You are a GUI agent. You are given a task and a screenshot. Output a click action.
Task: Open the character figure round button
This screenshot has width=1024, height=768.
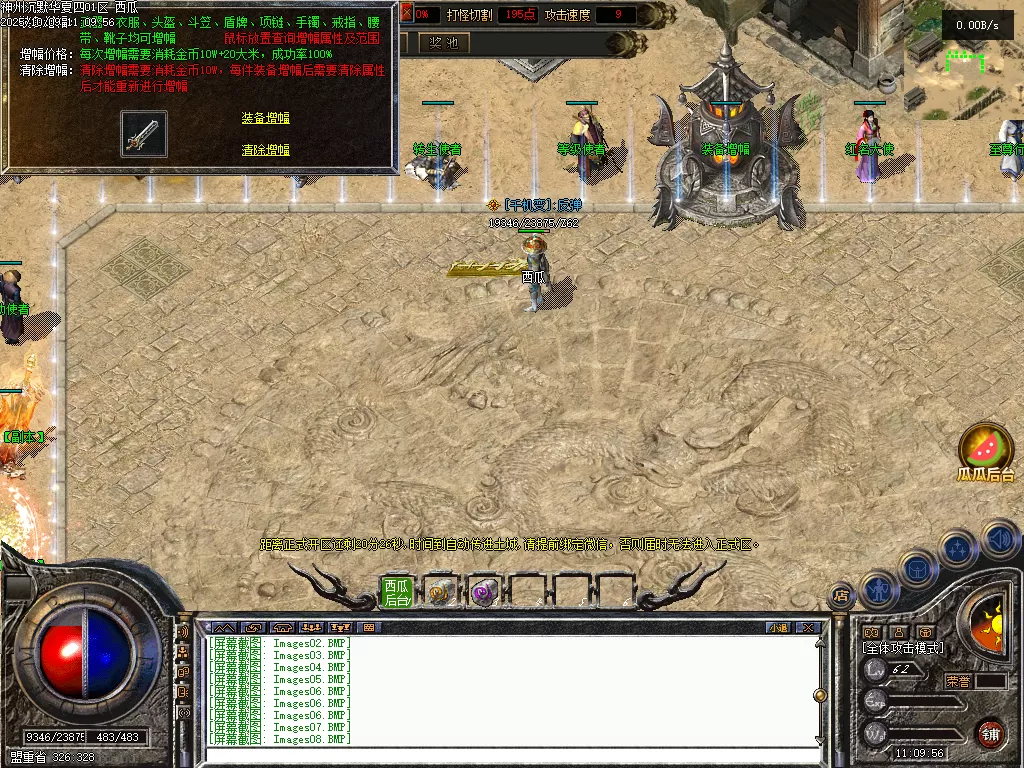tap(877, 589)
